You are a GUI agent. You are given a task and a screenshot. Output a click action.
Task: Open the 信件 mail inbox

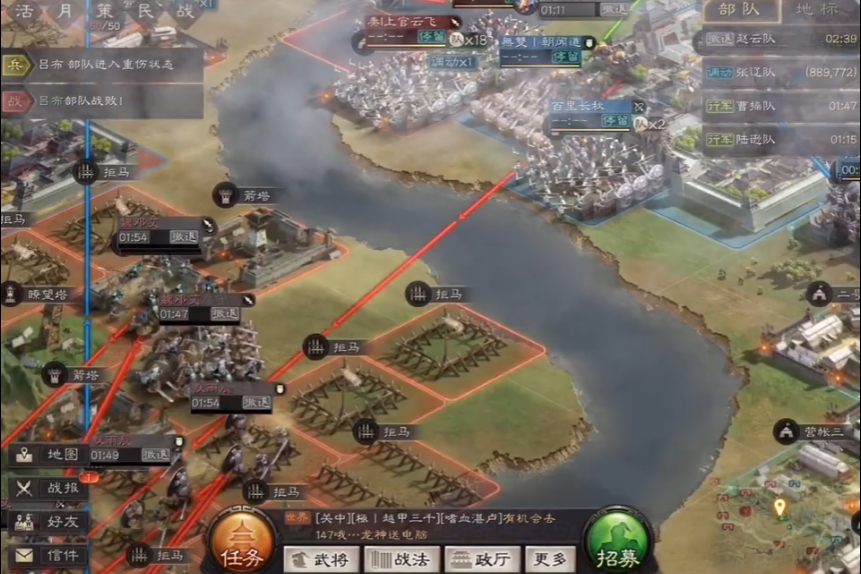click(x=50, y=555)
